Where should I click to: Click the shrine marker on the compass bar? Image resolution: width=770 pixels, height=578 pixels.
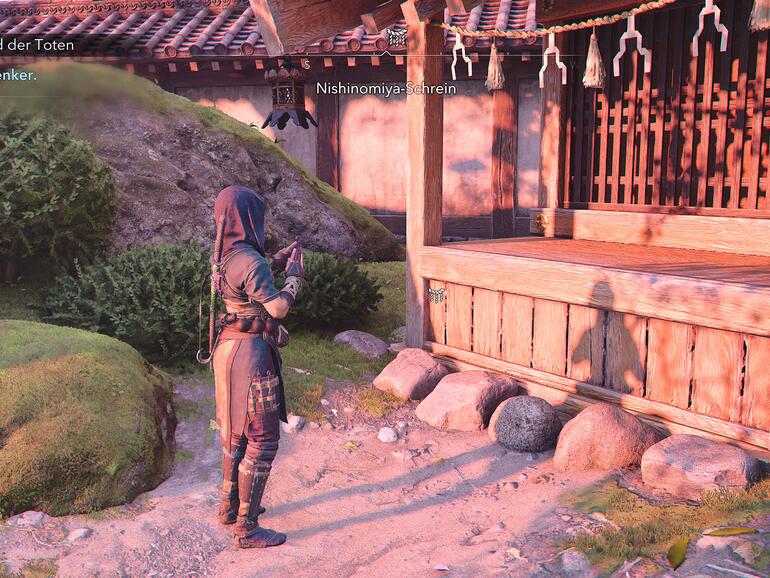(396, 38)
